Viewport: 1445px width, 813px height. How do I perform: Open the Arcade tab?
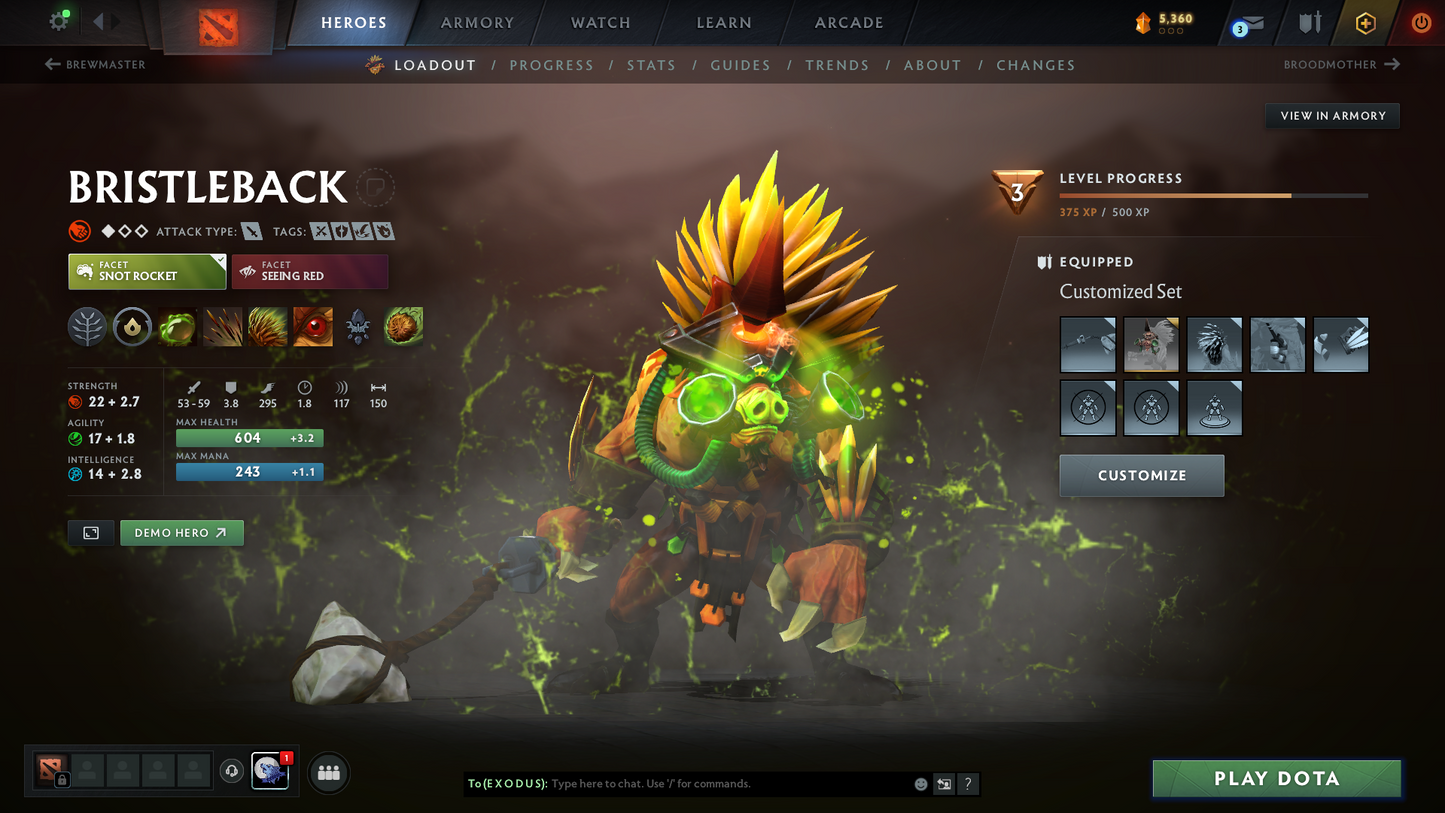click(x=849, y=23)
